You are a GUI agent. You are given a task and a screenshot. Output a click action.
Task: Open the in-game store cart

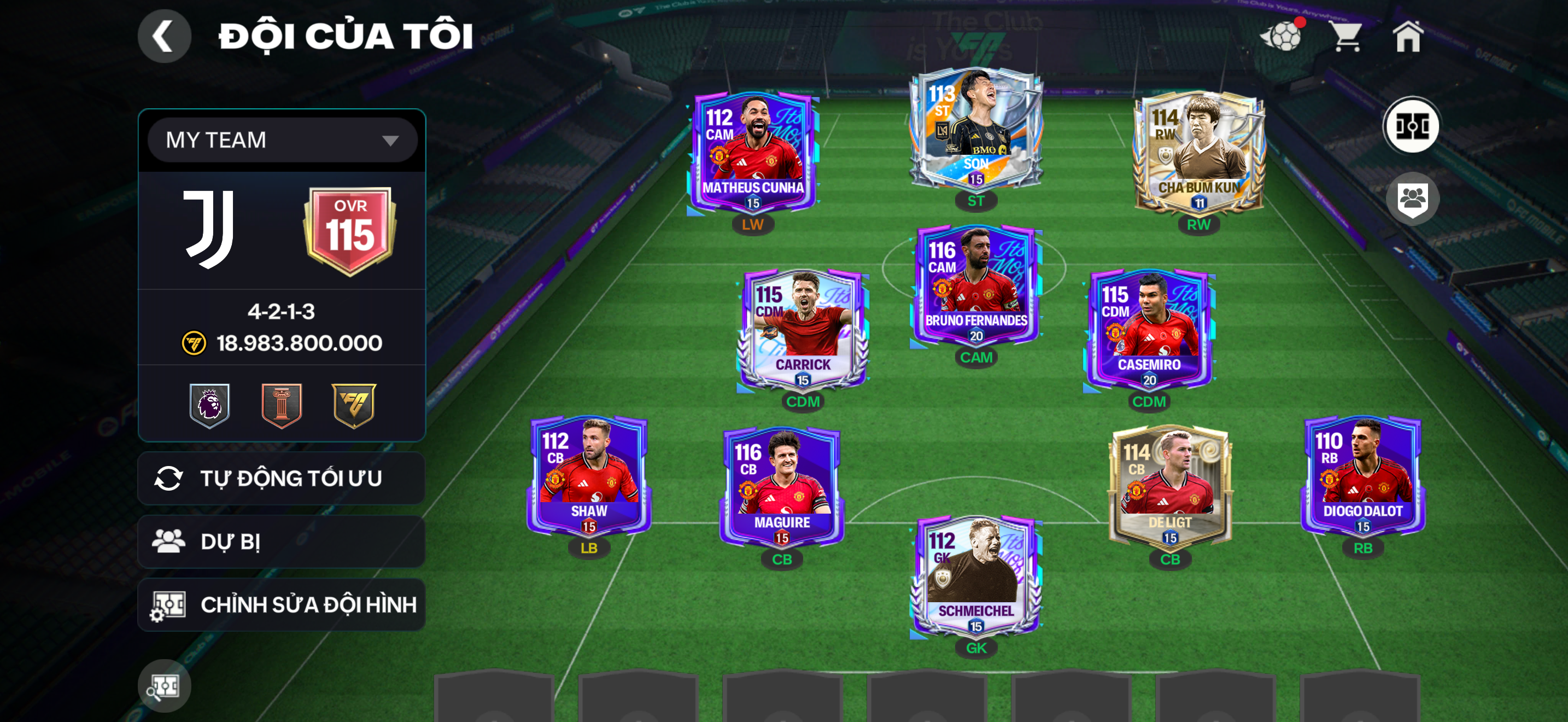coord(1347,37)
